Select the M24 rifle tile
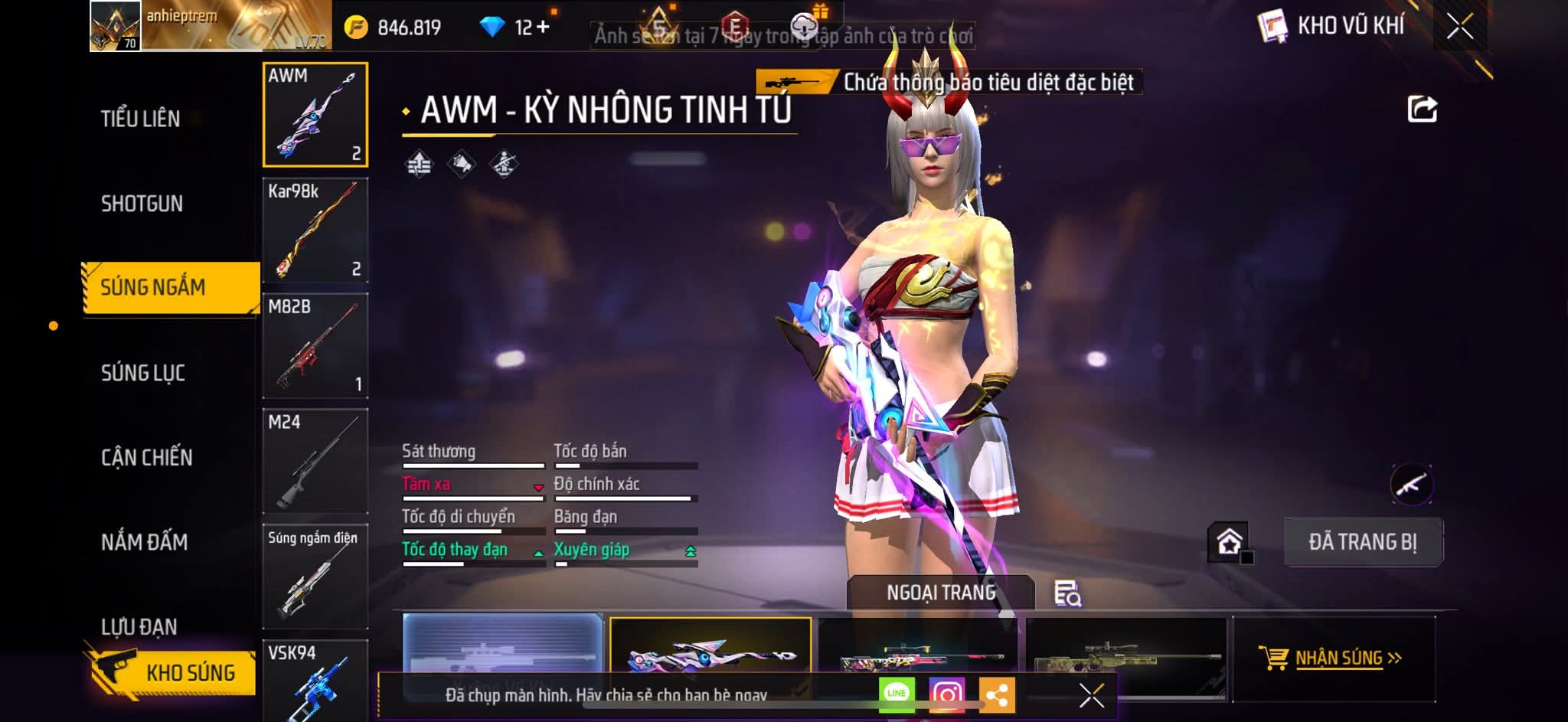 tap(315, 461)
